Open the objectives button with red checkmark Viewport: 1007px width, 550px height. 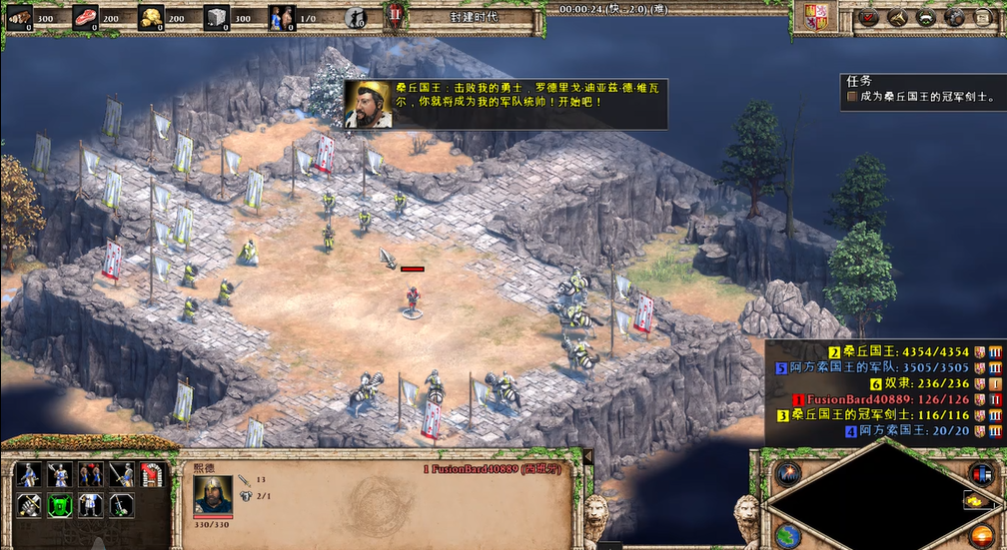click(x=869, y=17)
